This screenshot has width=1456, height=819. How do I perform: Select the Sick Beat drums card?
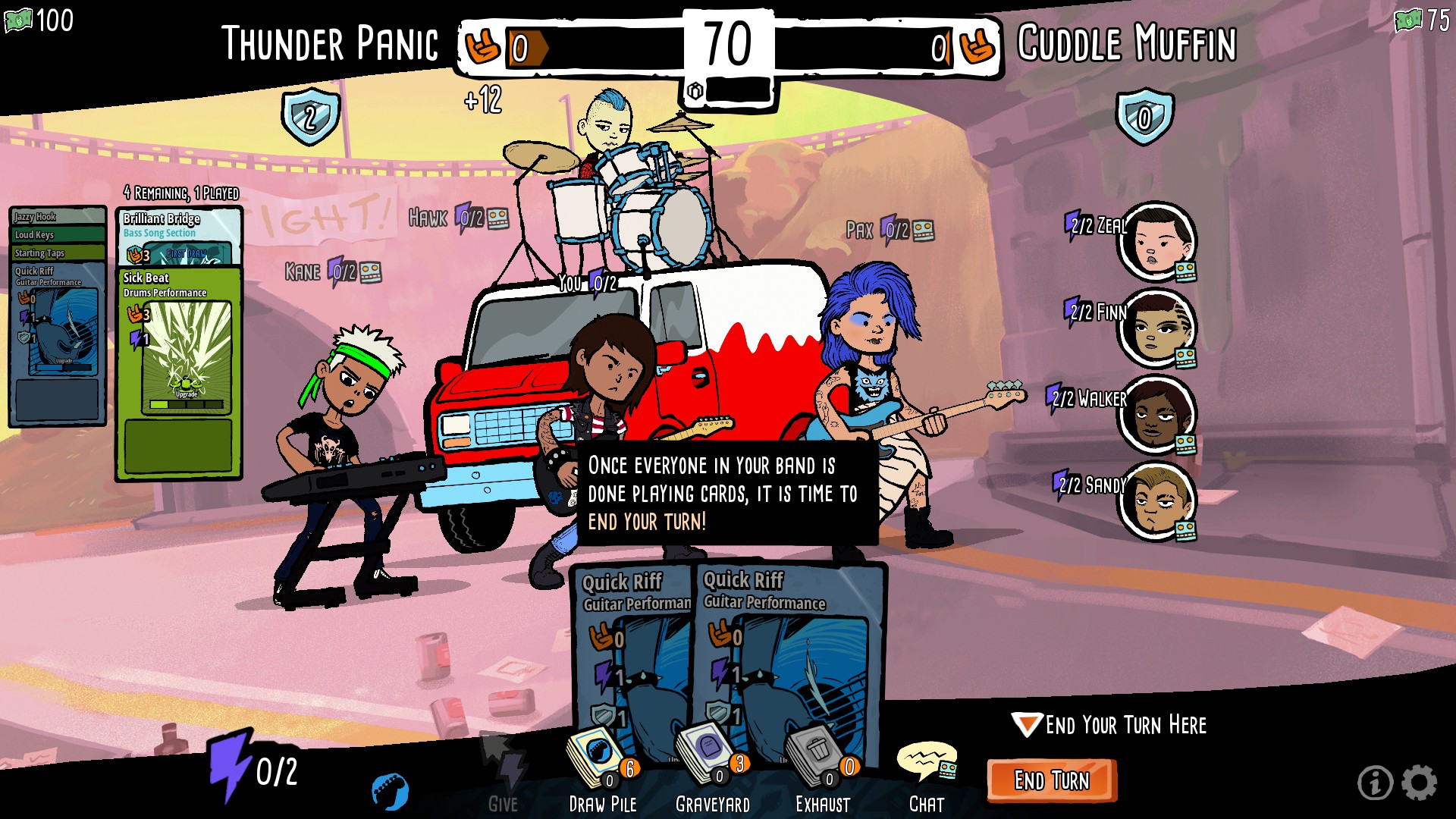click(179, 372)
